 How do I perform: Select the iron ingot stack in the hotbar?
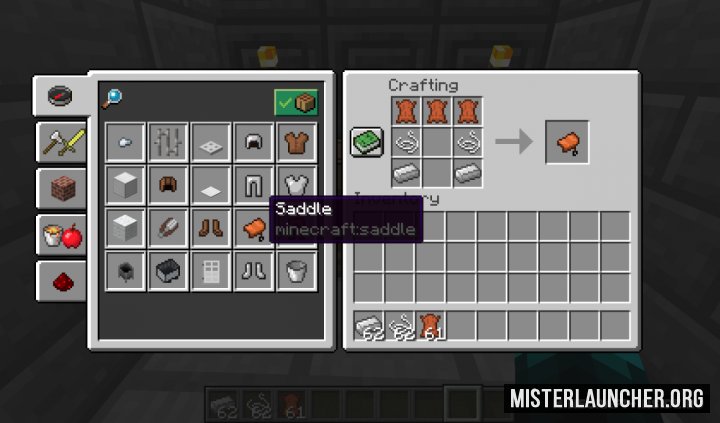tap(372, 326)
